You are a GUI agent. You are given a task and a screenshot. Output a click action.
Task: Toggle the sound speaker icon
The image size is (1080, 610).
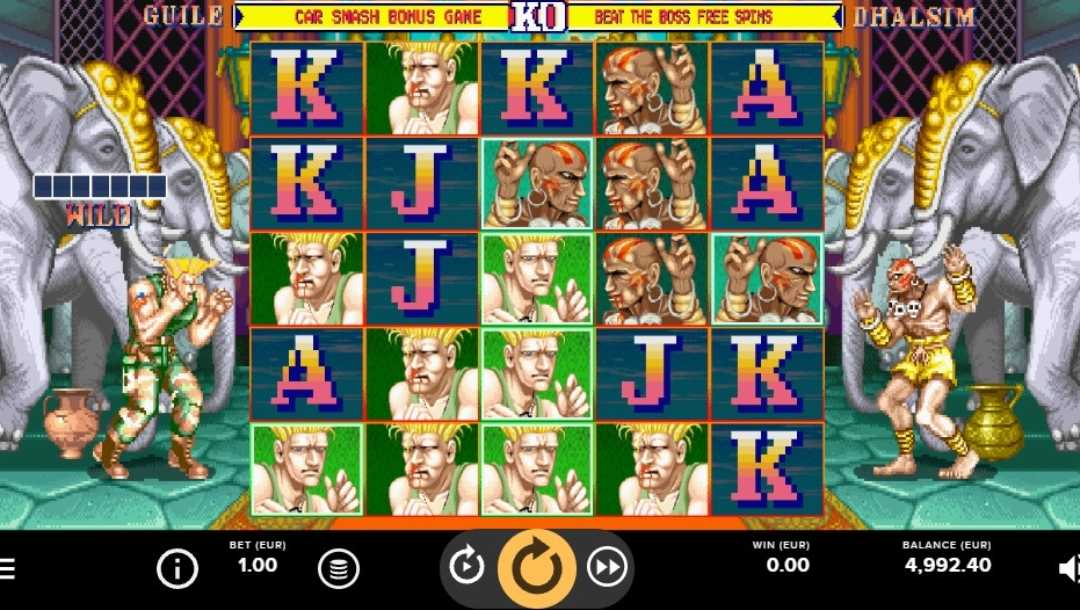pyautogui.click(x=1068, y=569)
